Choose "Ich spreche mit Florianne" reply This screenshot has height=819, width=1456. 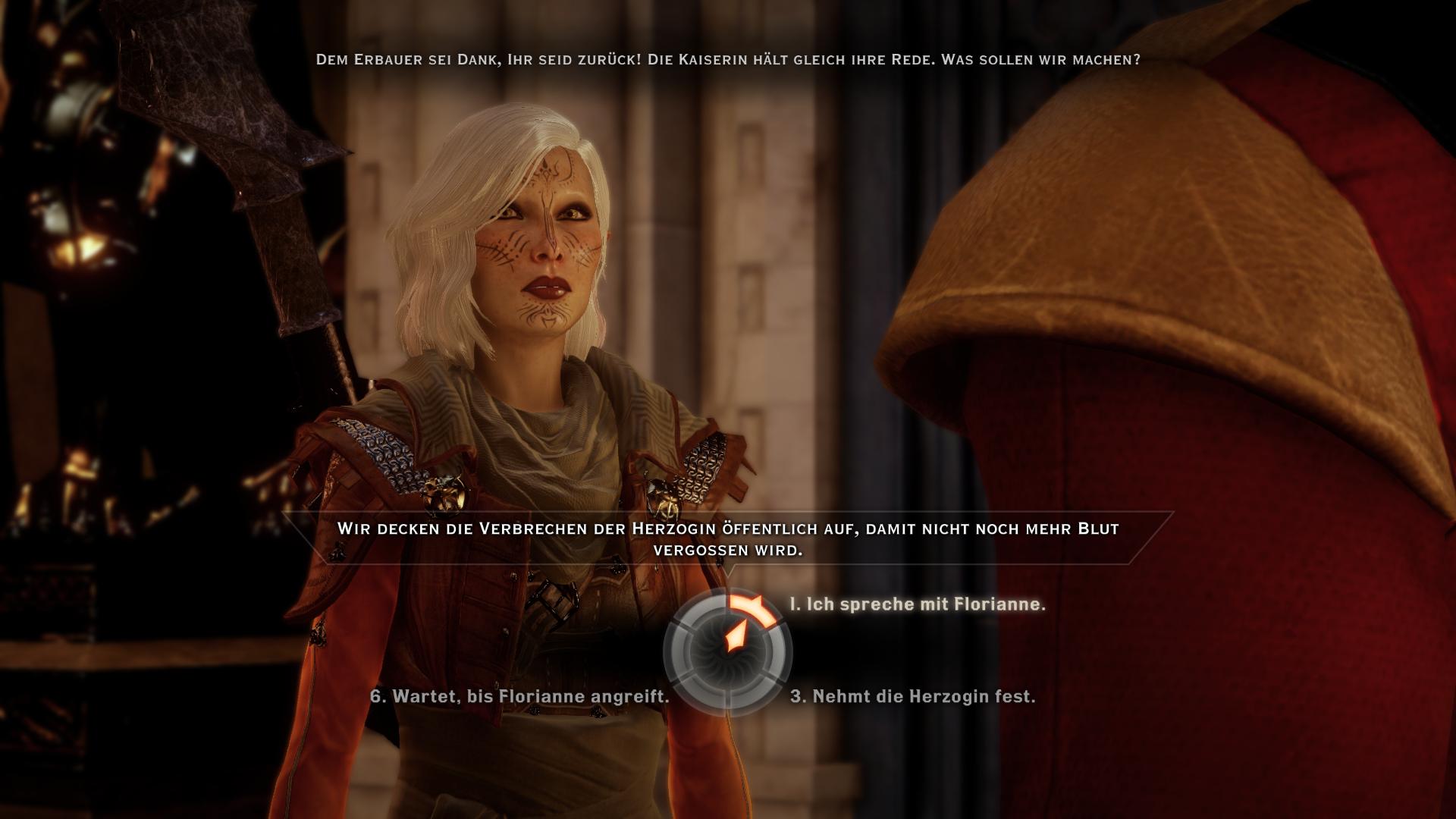click(918, 604)
